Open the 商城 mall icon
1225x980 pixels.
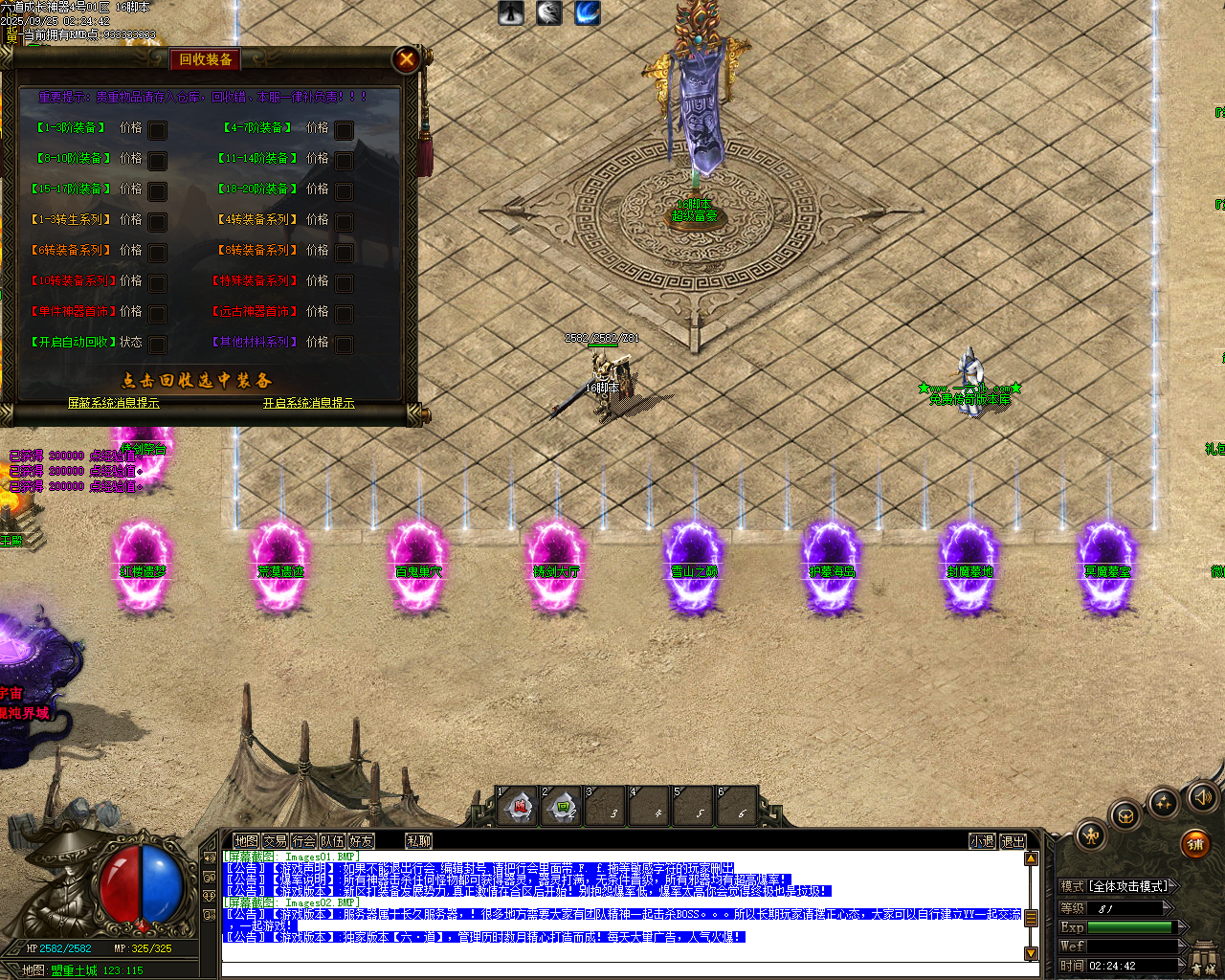point(1204,957)
